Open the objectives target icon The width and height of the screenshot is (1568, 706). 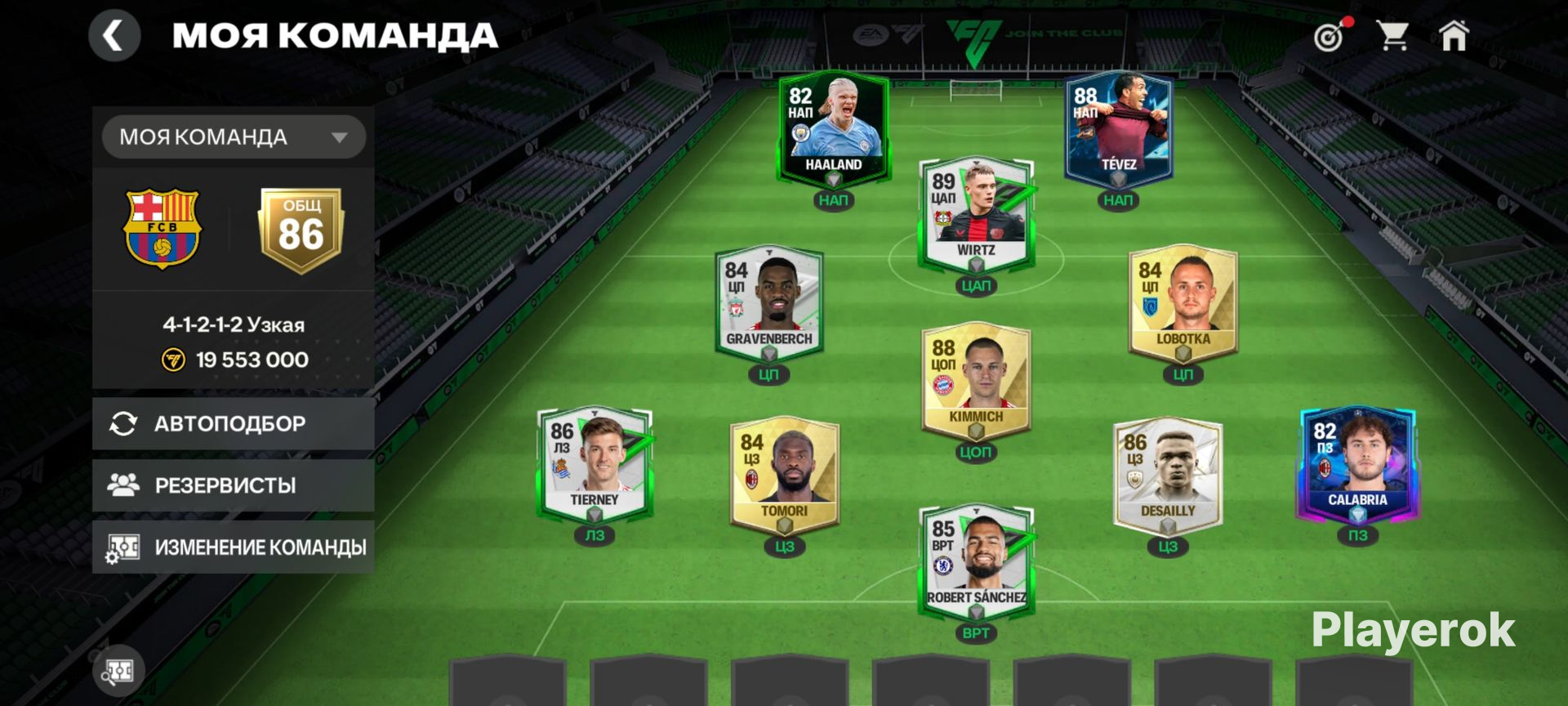[1330, 36]
